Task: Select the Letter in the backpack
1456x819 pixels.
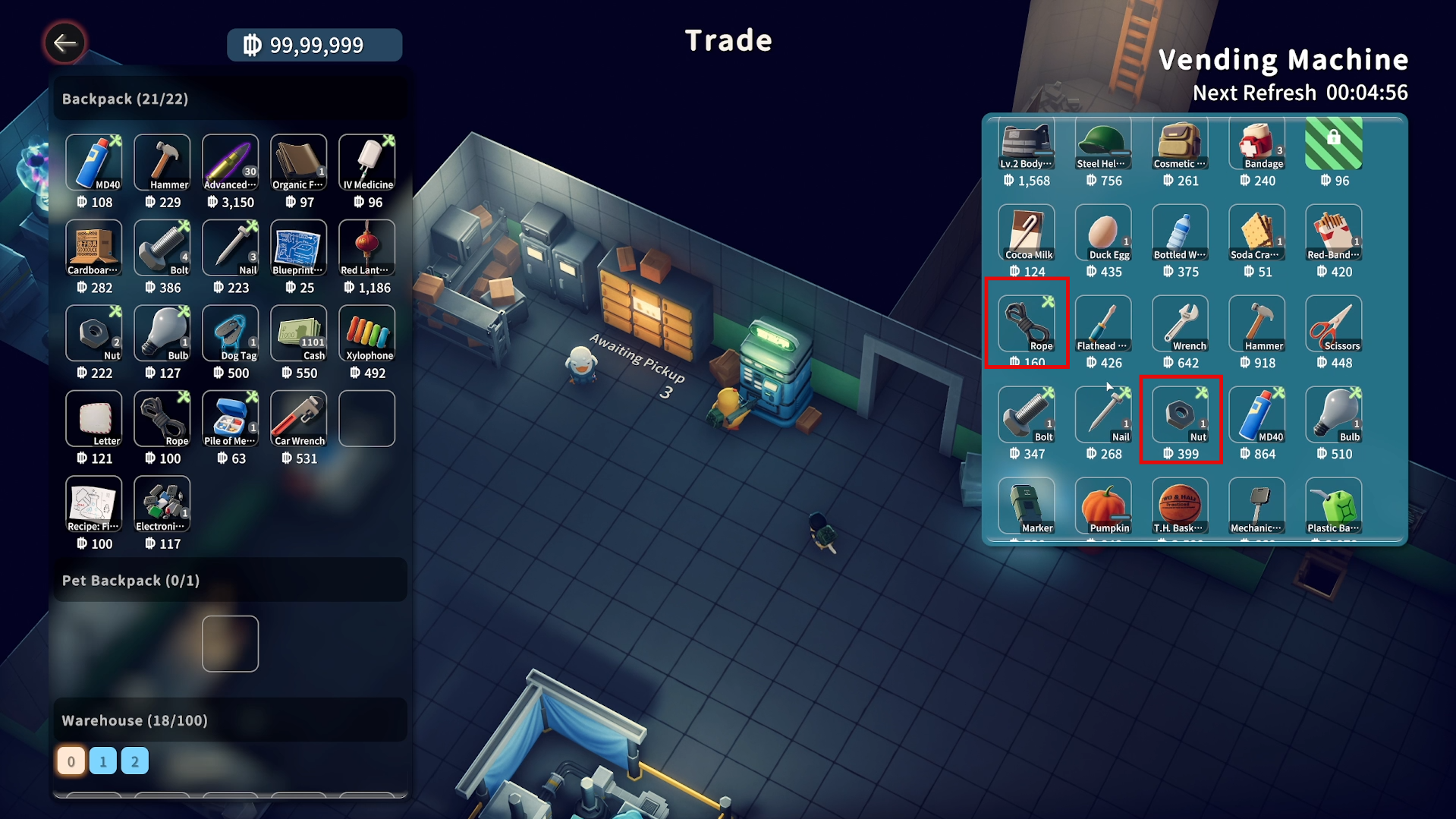Action: click(93, 419)
